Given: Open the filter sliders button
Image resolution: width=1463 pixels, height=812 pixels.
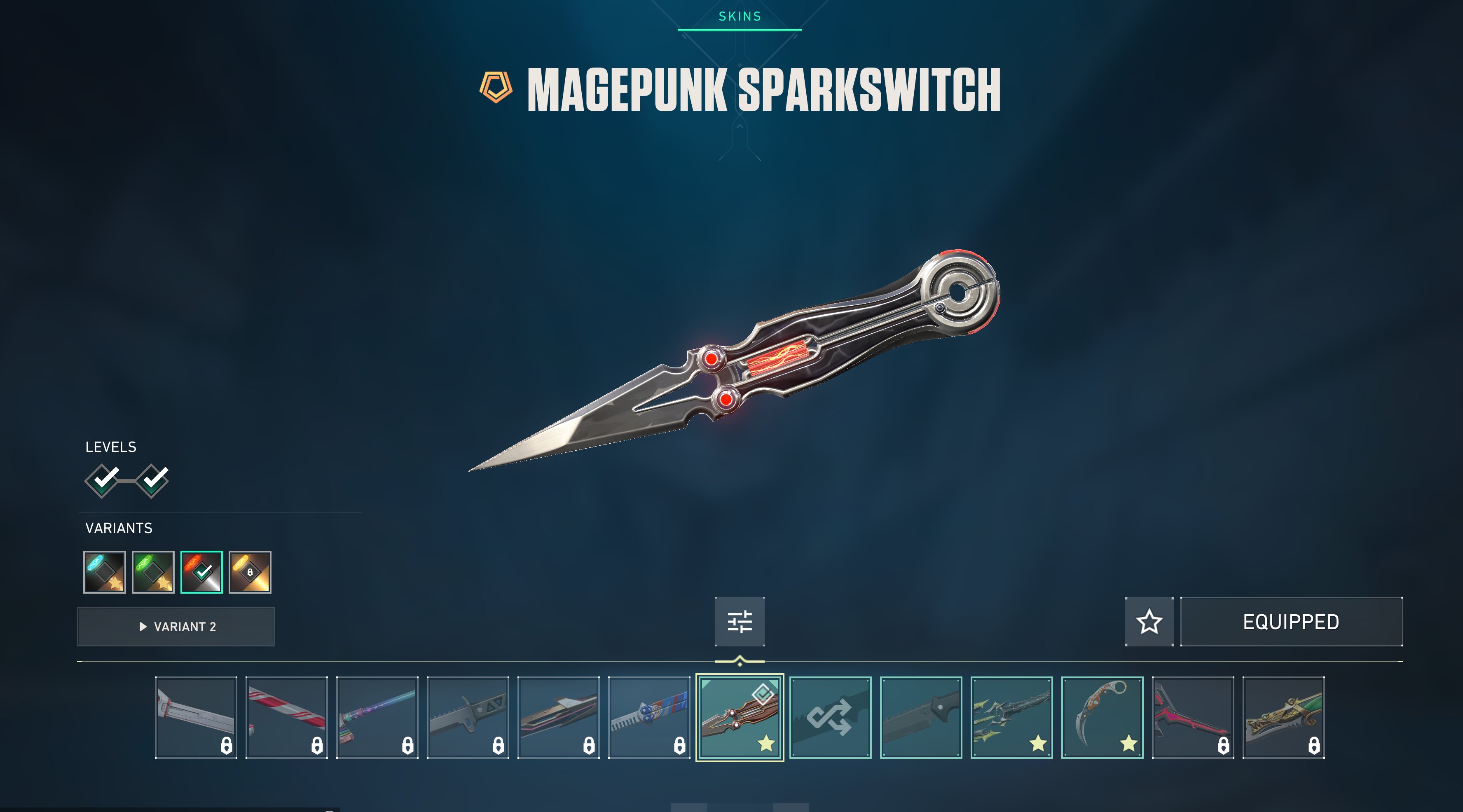Looking at the screenshot, I should [x=740, y=621].
